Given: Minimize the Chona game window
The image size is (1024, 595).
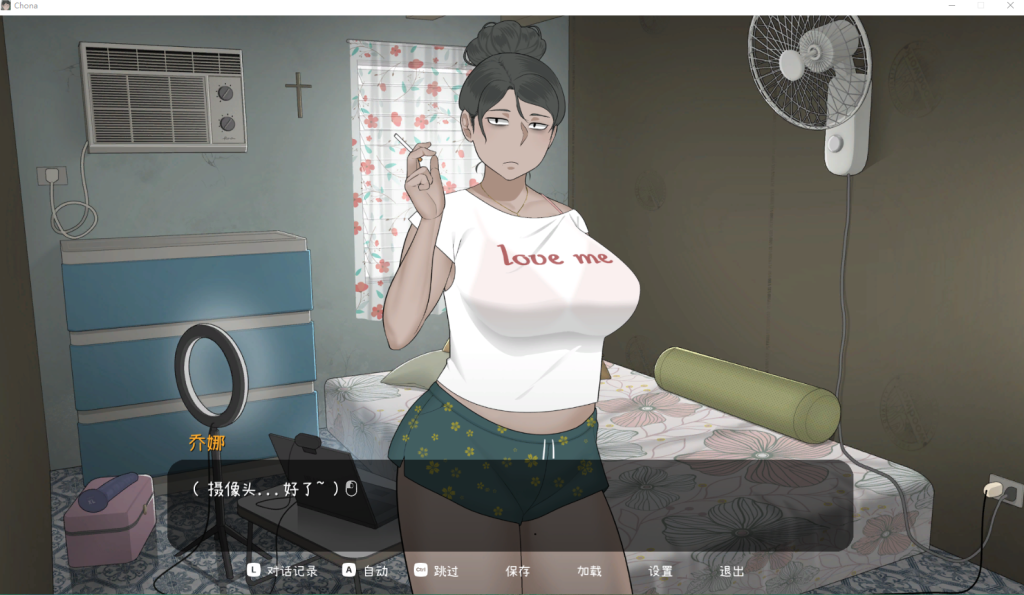Looking at the screenshot, I should pyautogui.click(x=952, y=6).
